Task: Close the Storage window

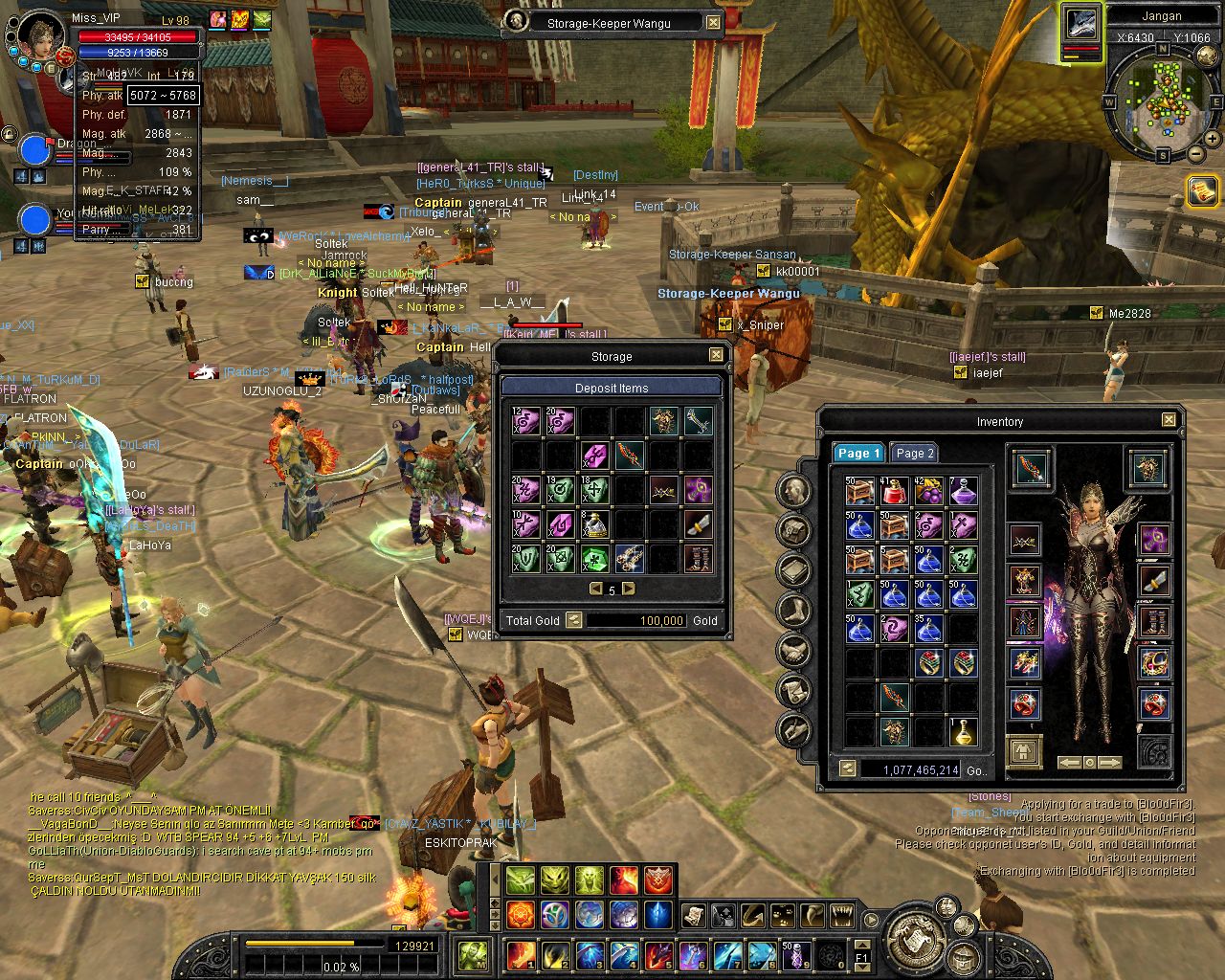Action: pyautogui.click(x=716, y=355)
